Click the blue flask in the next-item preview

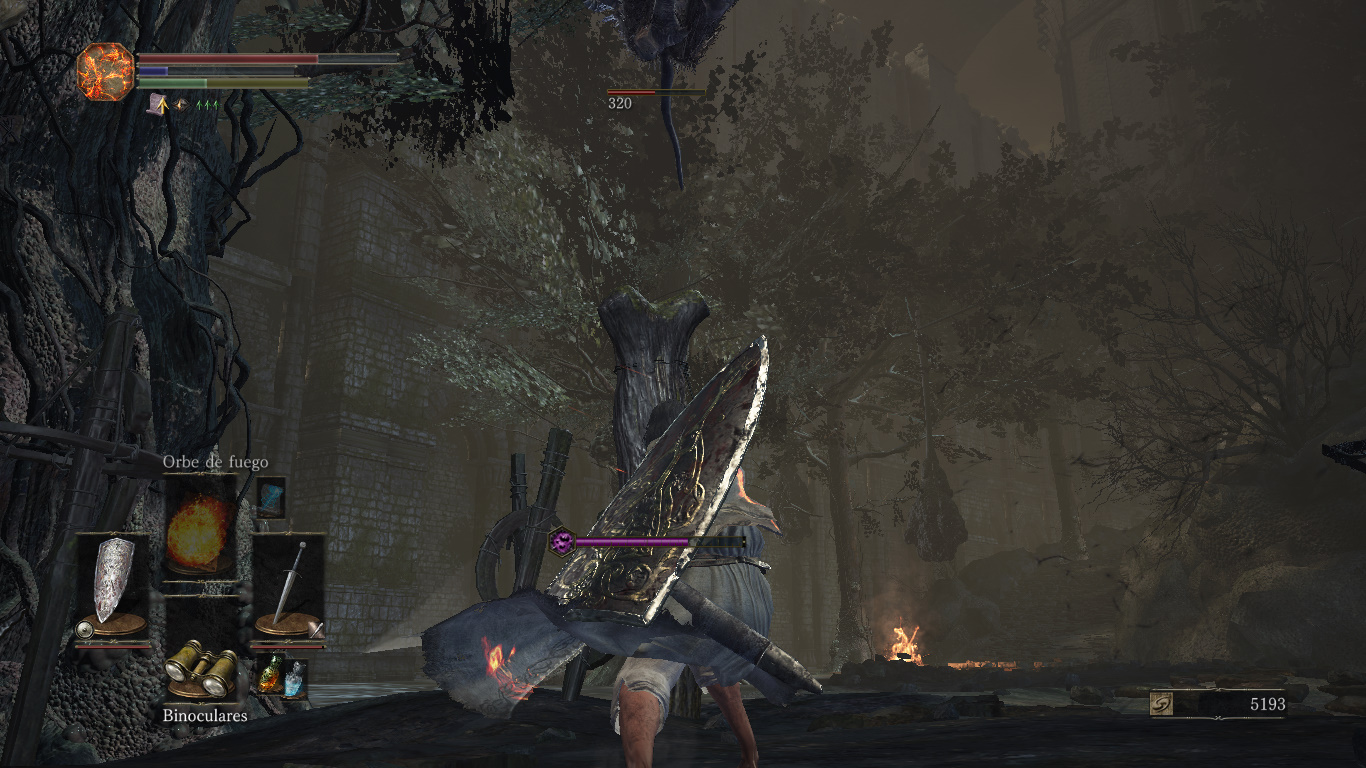click(294, 678)
